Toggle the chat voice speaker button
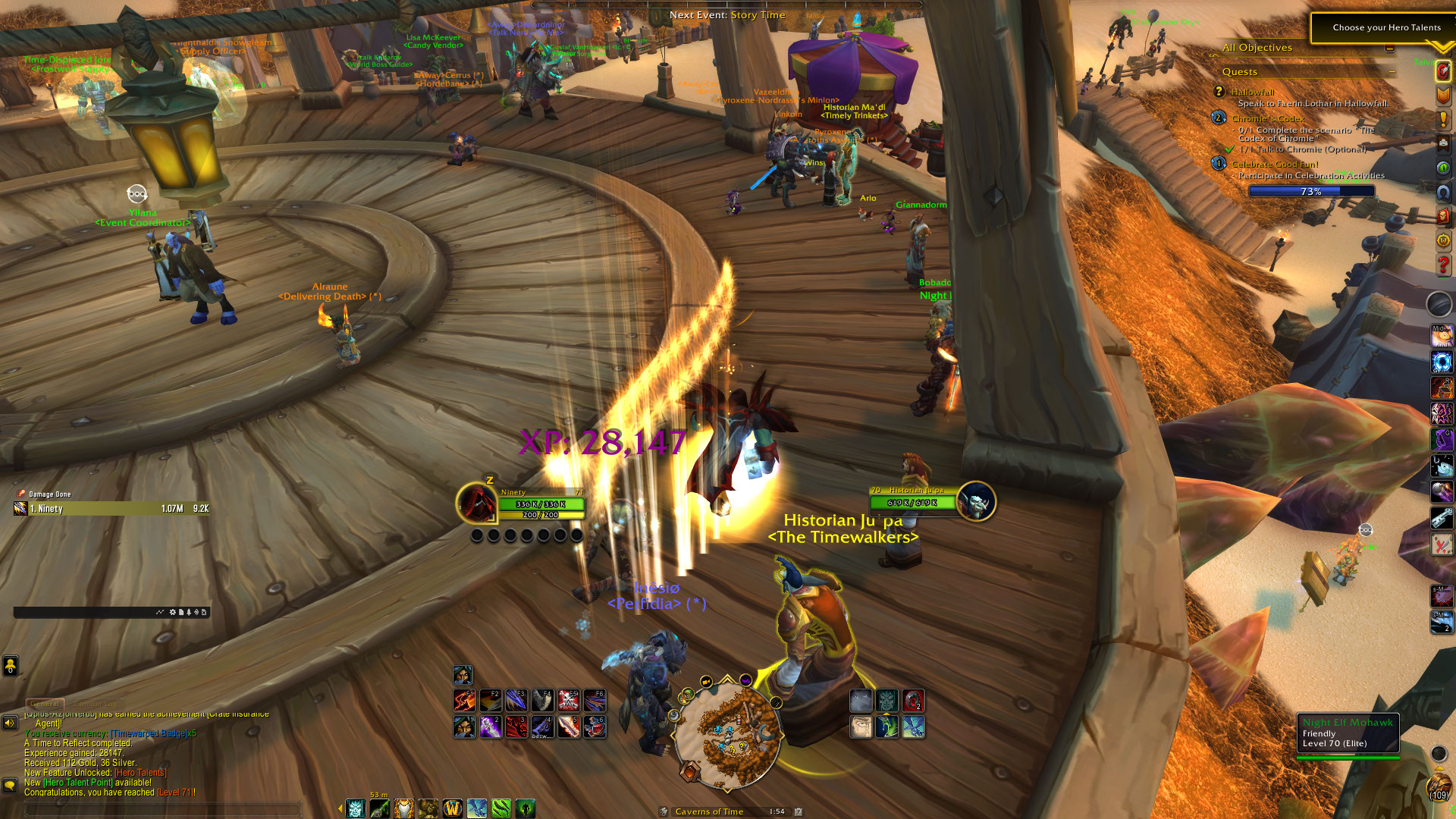1456x819 pixels. tap(10, 723)
